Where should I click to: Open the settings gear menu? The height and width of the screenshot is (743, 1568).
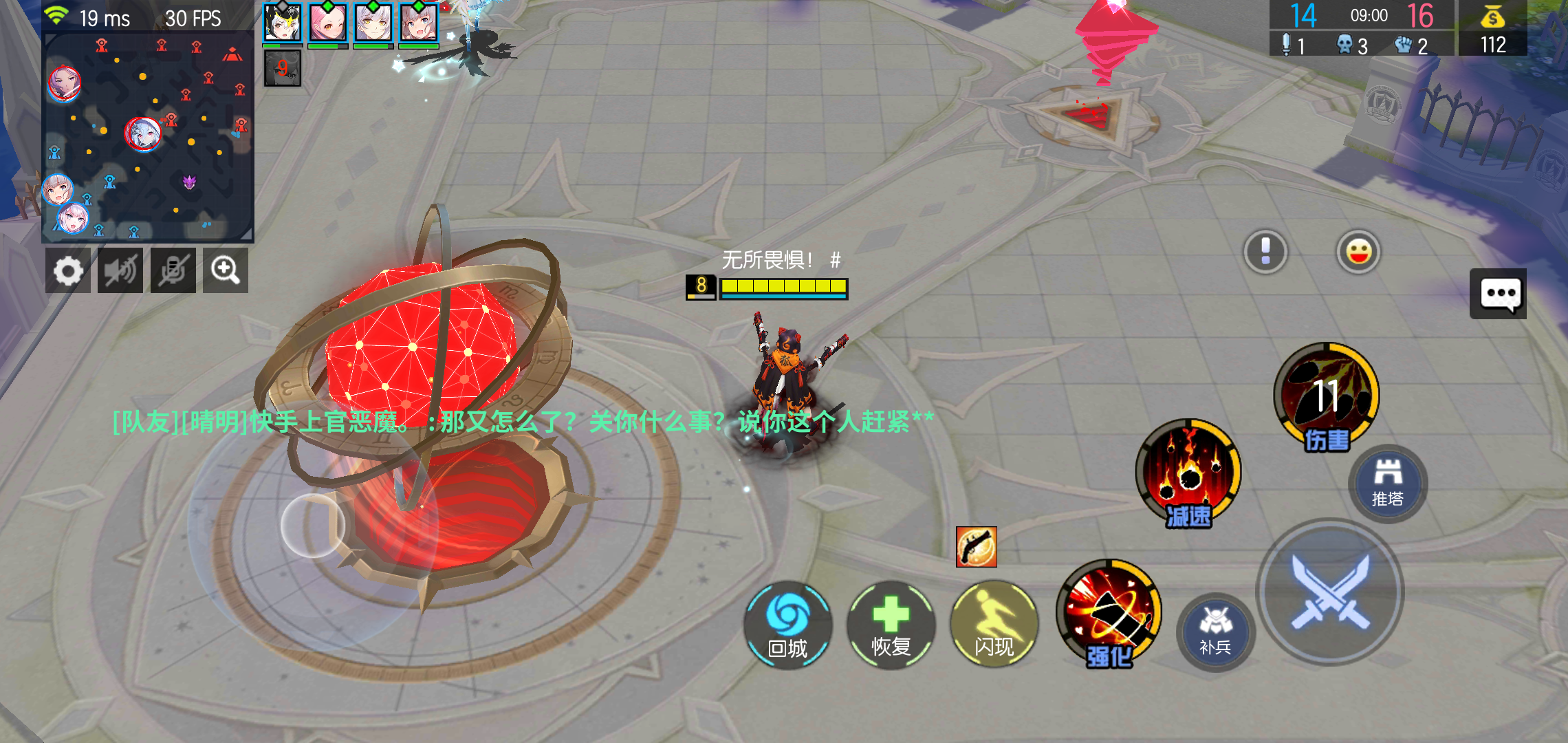[x=68, y=270]
